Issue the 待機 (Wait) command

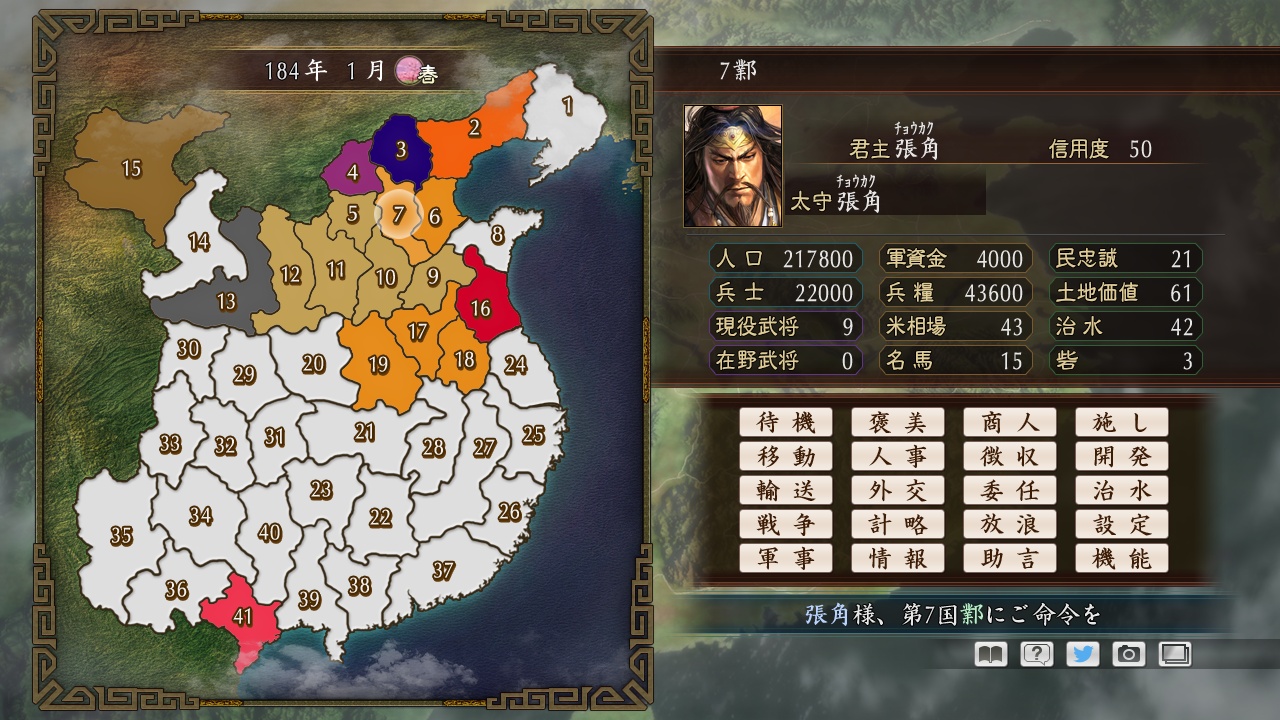[786, 422]
